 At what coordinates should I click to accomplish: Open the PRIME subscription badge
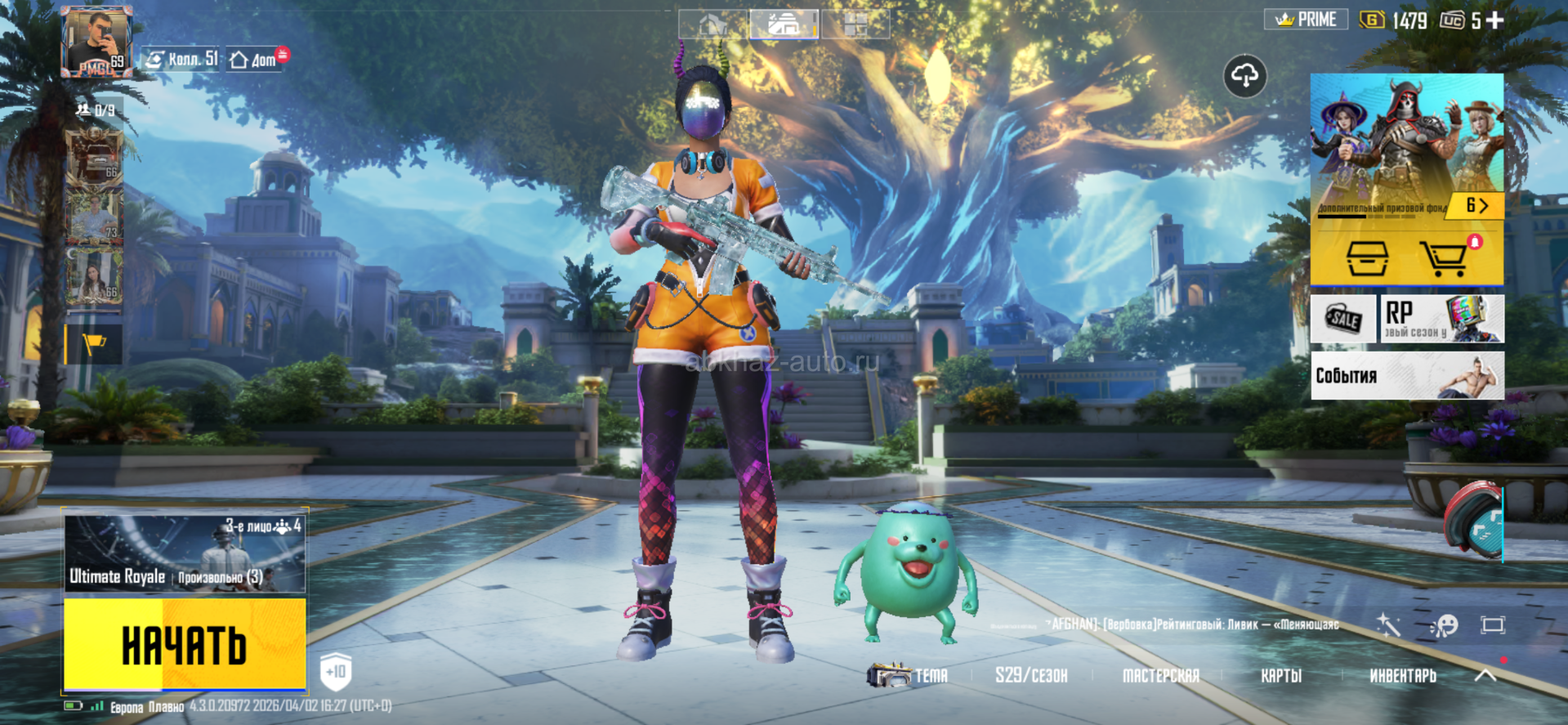(1305, 20)
